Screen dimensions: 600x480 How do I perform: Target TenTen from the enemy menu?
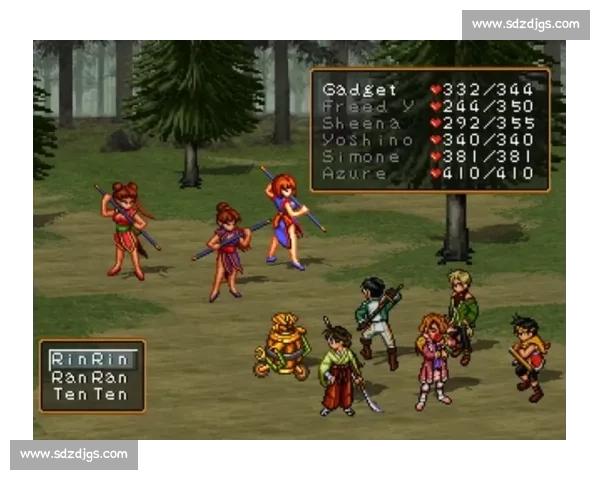point(91,395)
